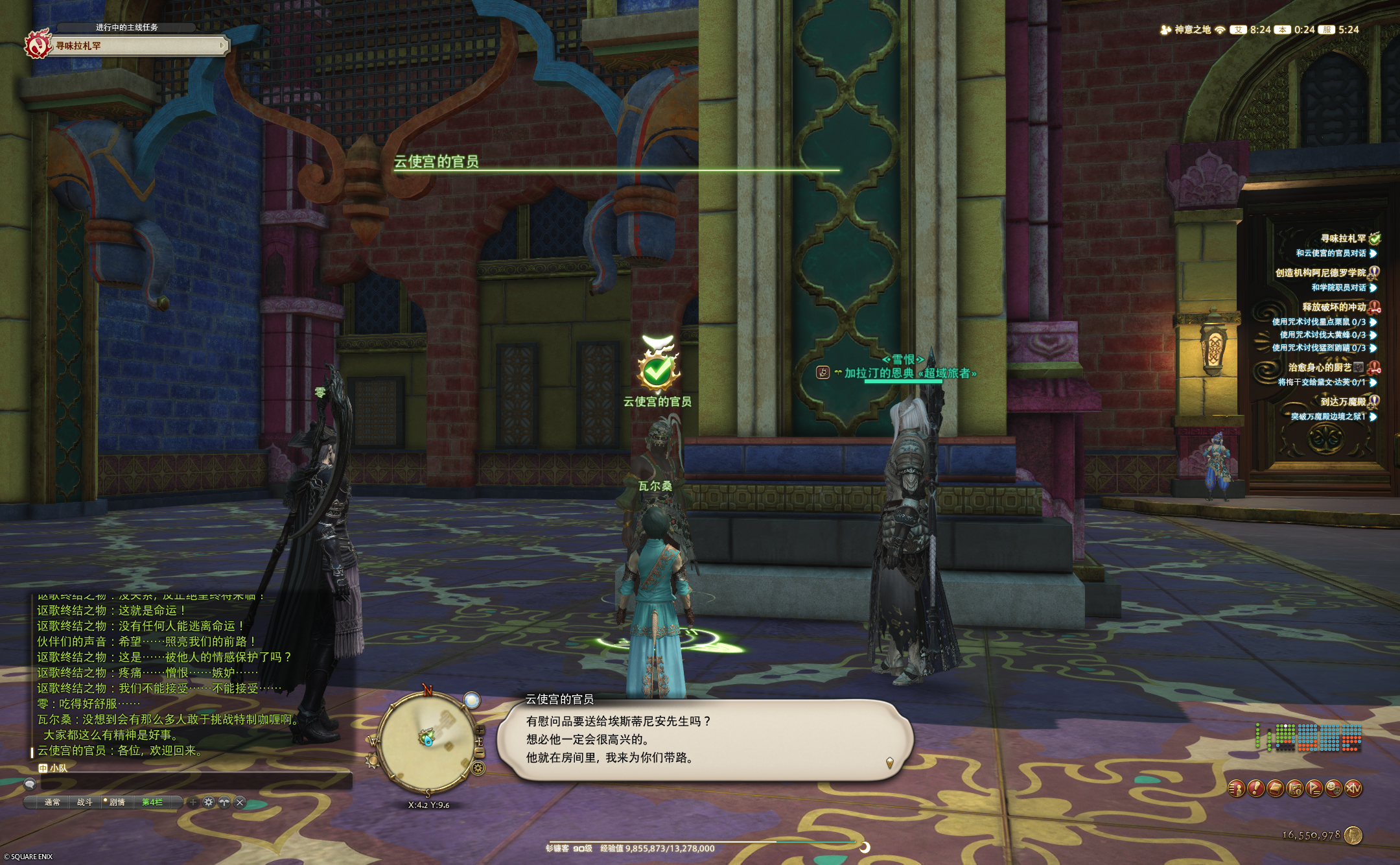
Task: Open chat log settings gear icon
Action: pyautogui.click(x=208, y=803)
